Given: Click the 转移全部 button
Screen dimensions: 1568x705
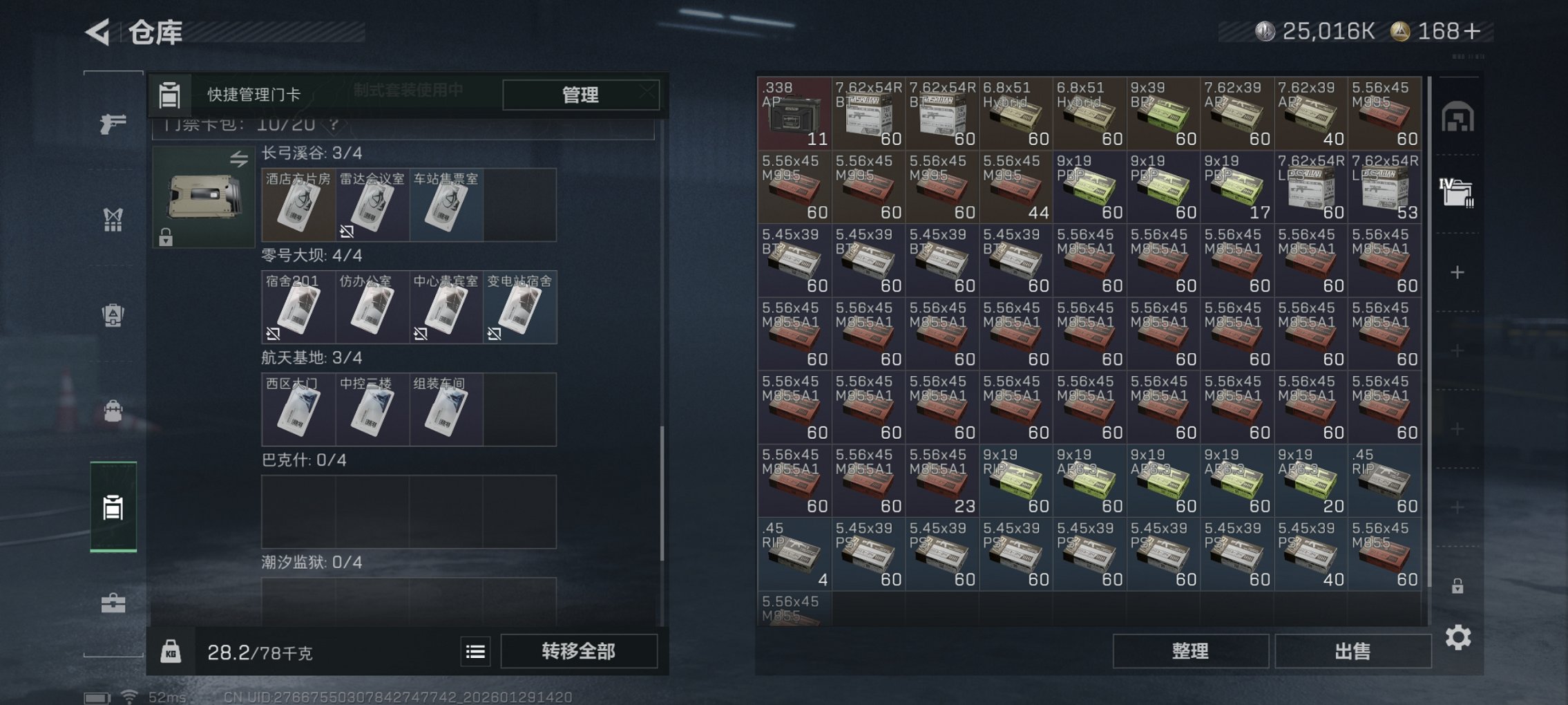Looking at the screenshot, I should 580,651.
